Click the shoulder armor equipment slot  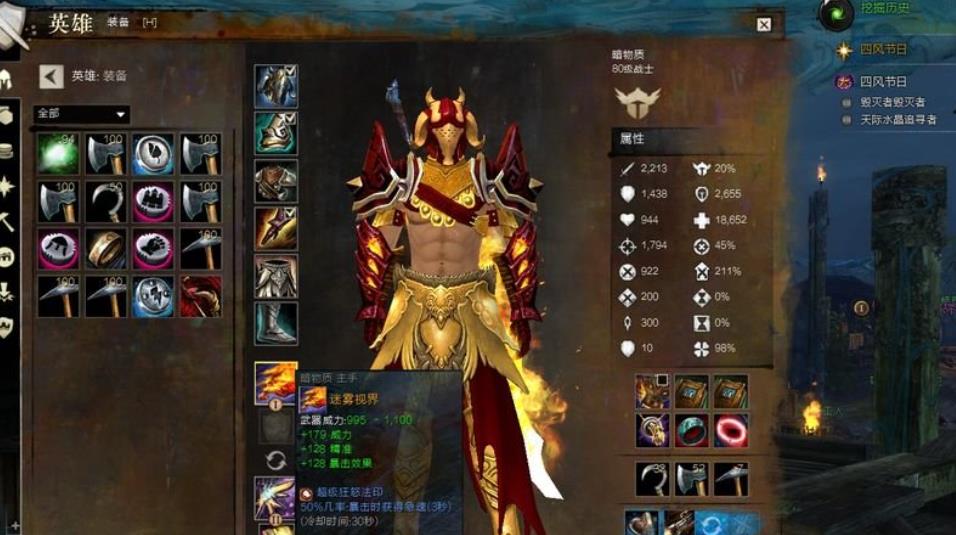275,133
